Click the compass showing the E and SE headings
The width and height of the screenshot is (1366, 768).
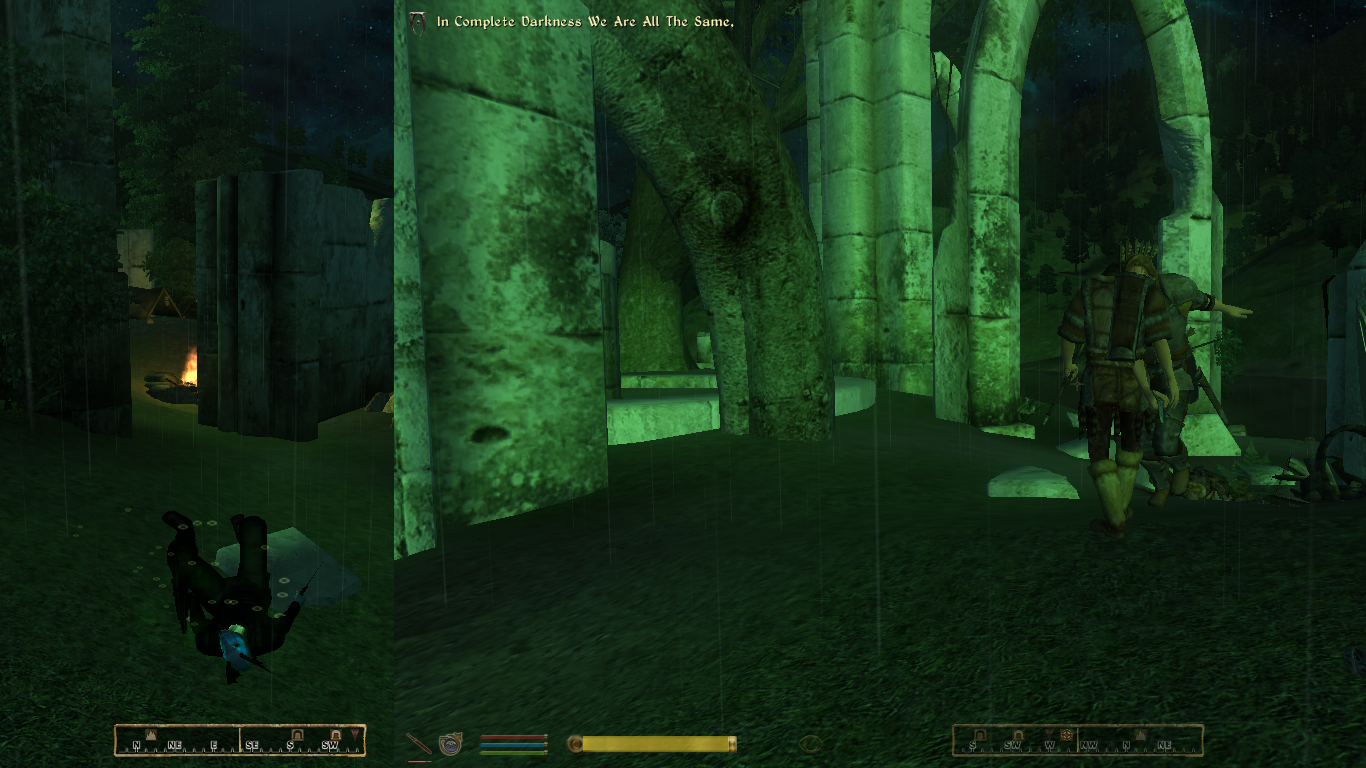tap(240, 740)
